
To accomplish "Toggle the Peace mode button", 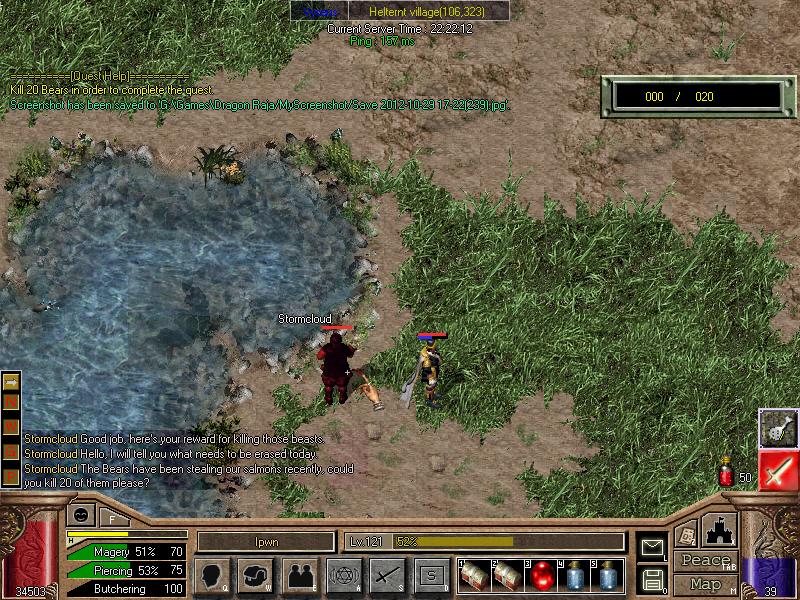I will coord(706,561).
